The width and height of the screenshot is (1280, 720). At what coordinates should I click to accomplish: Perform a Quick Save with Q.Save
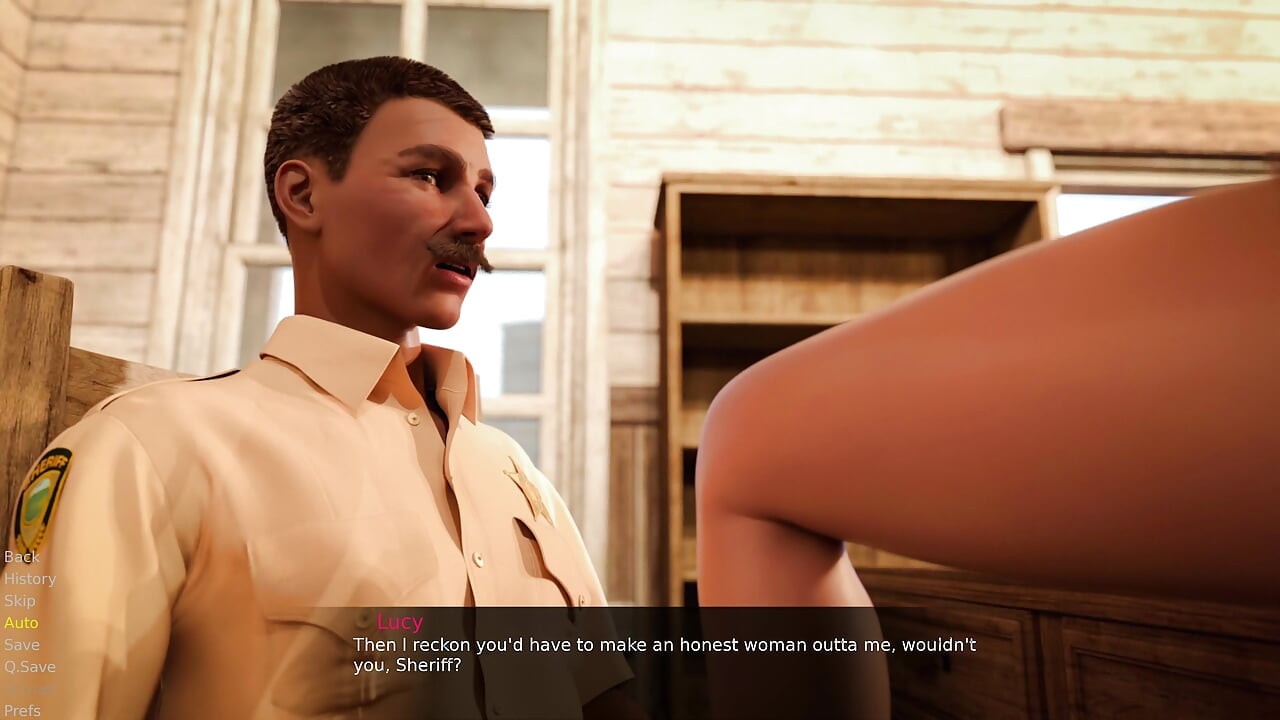(29, 666)
